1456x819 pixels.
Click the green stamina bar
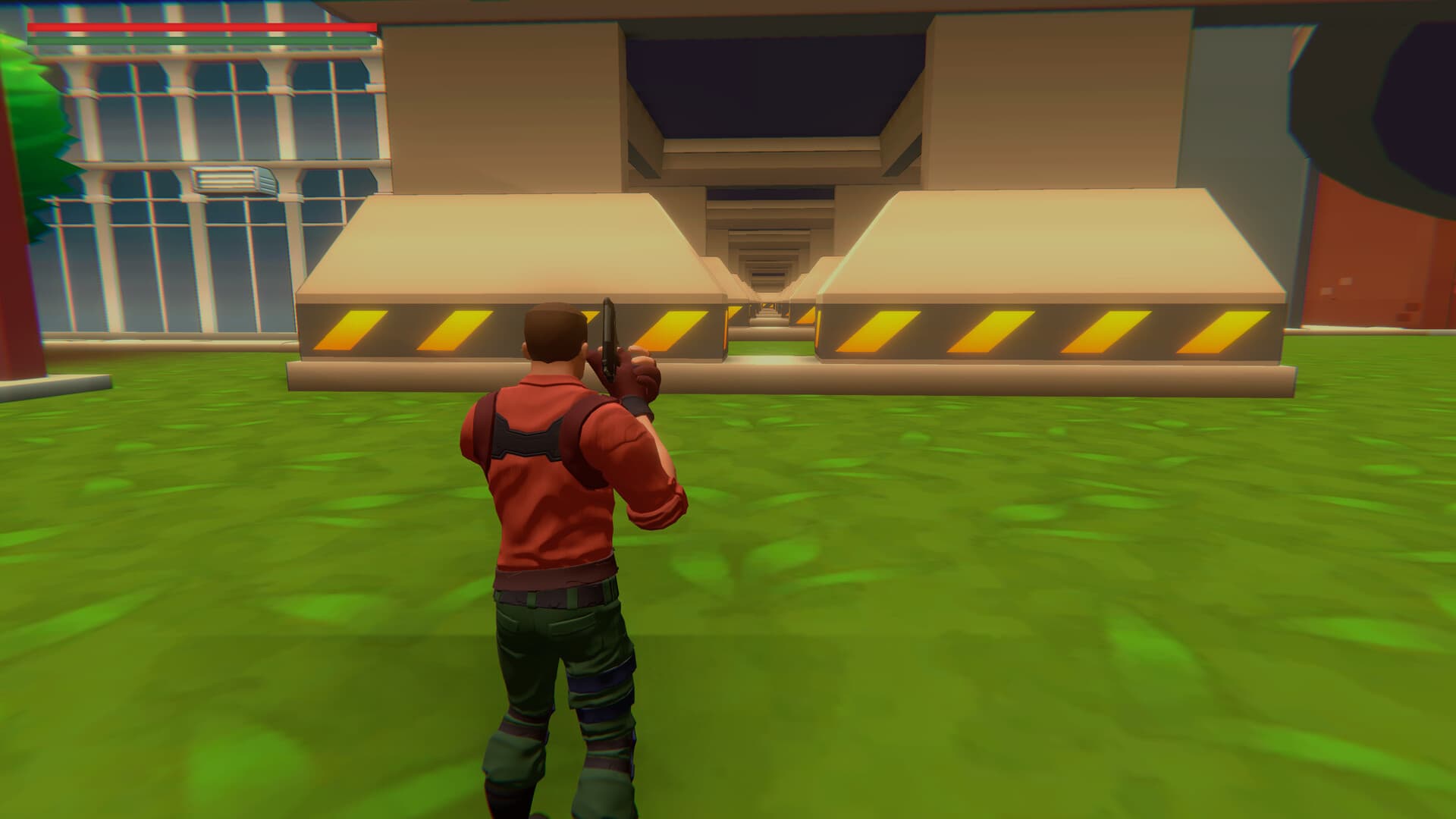(205, 39)
